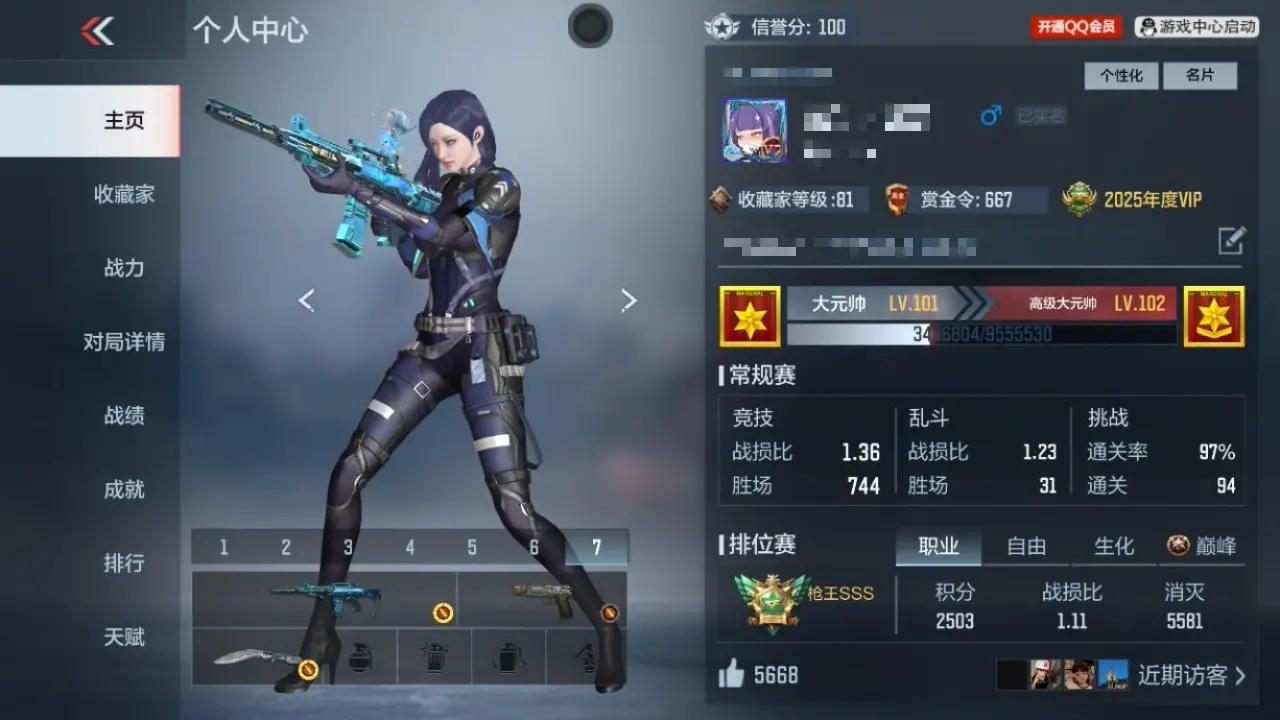The width and height of the screenshot is (1280, 720).
Task: Tap the 开通QQ会员 button
Action: coord(1076,27)
